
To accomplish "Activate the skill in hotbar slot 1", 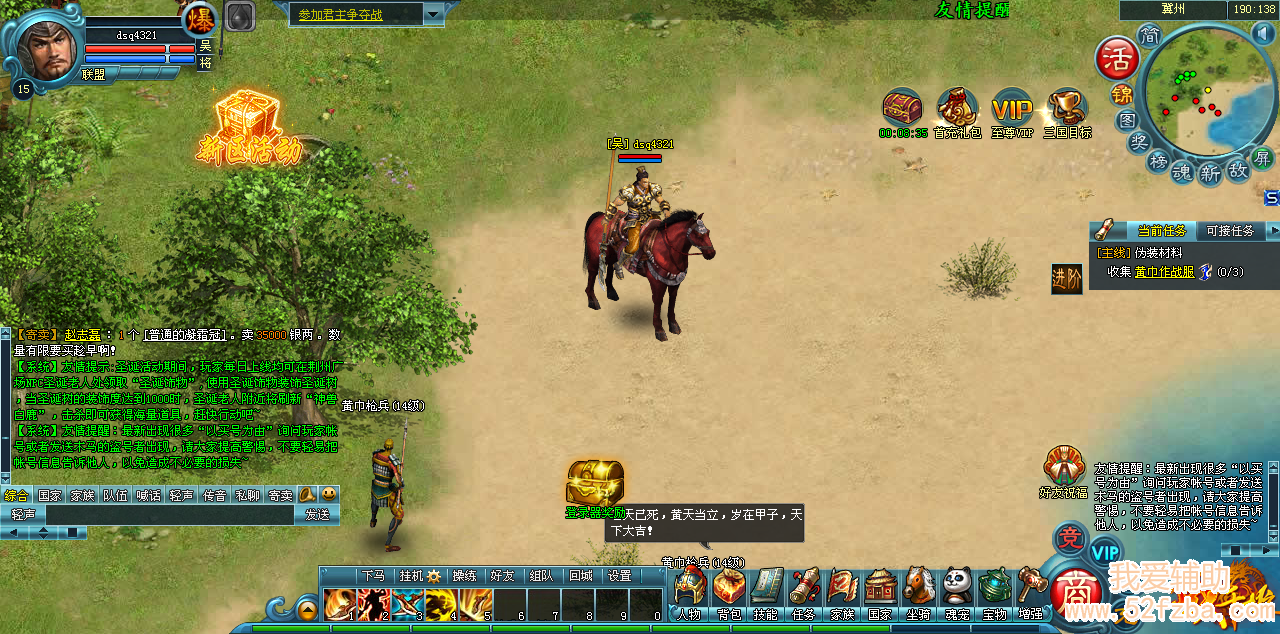I will 340,604.
